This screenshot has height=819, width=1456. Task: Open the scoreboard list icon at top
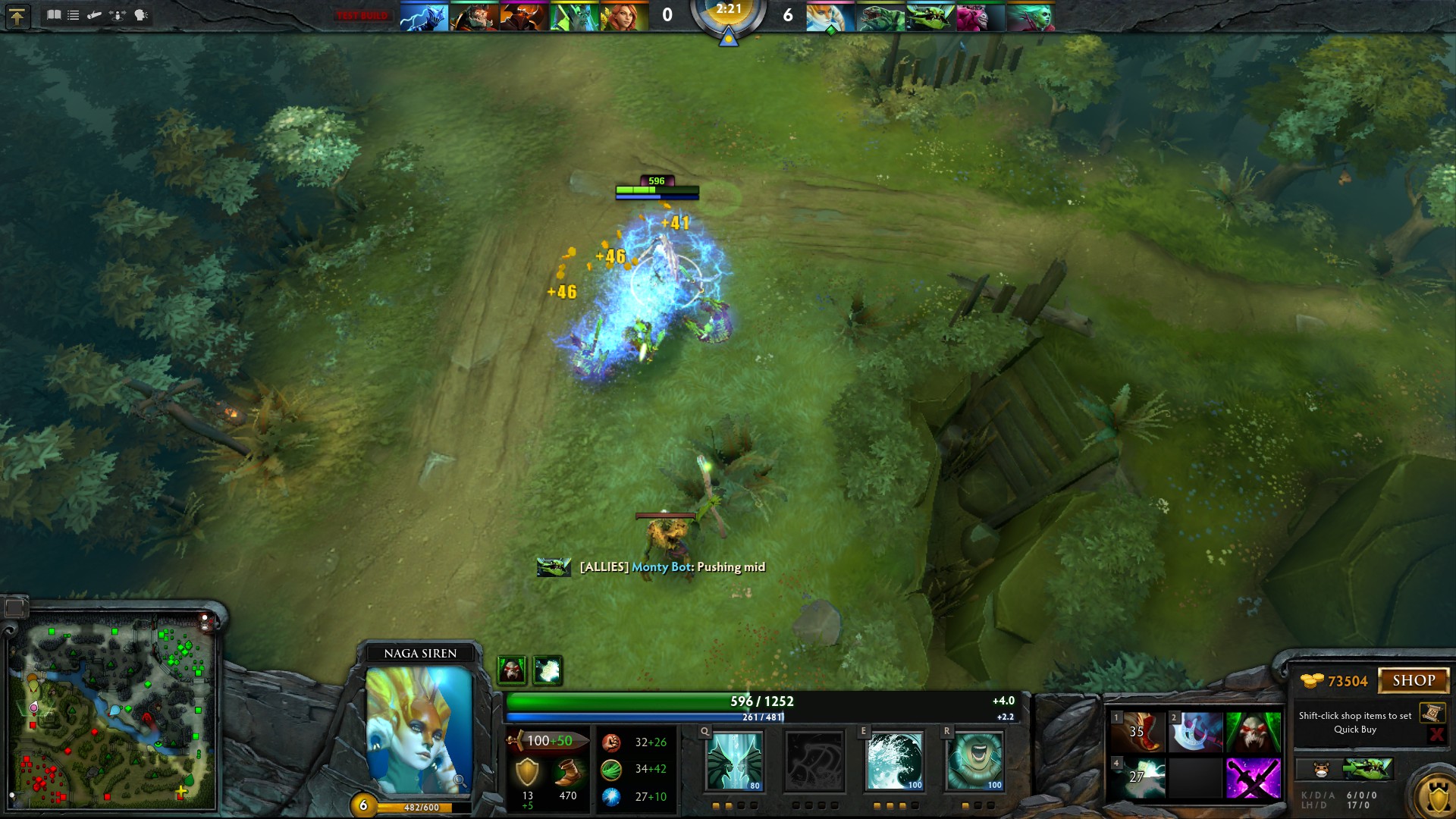coord(74,15)
